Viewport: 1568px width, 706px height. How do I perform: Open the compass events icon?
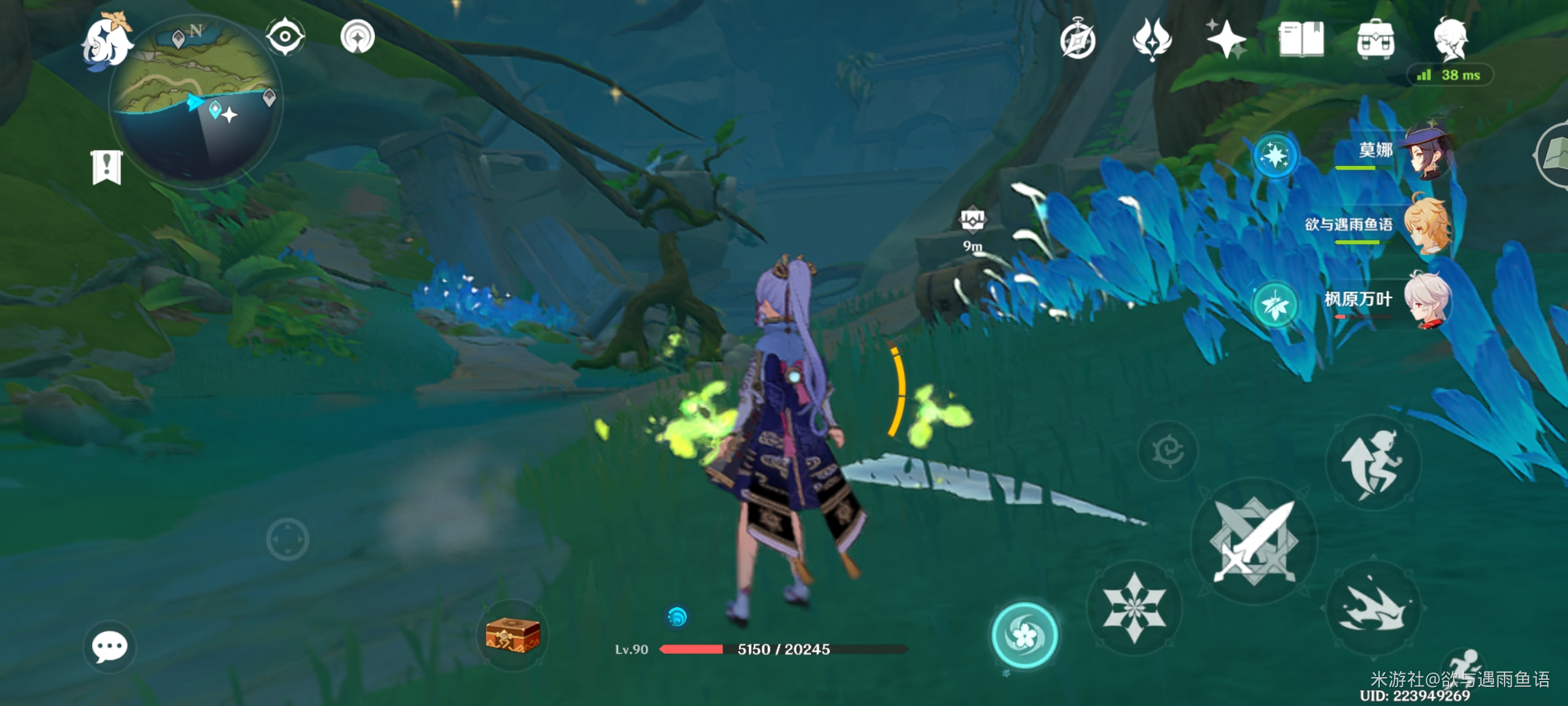[x=1077, y=41]
